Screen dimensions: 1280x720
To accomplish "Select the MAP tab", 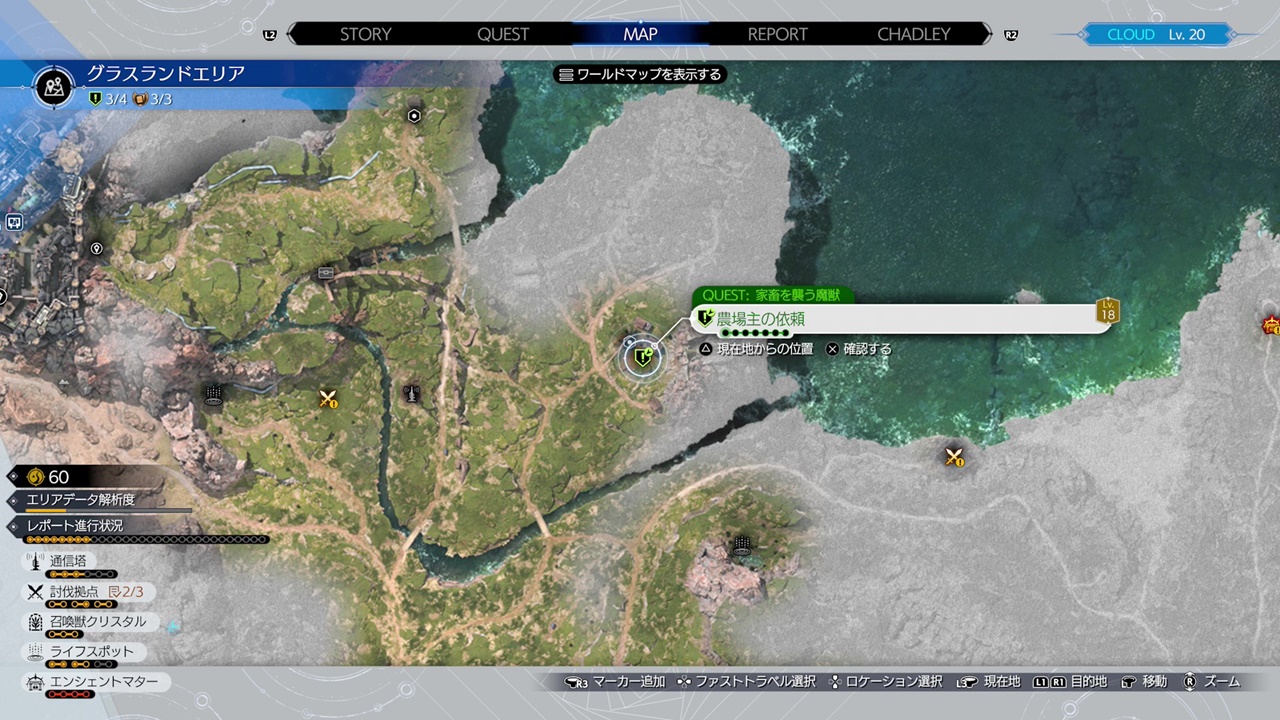I will [640, 34].
